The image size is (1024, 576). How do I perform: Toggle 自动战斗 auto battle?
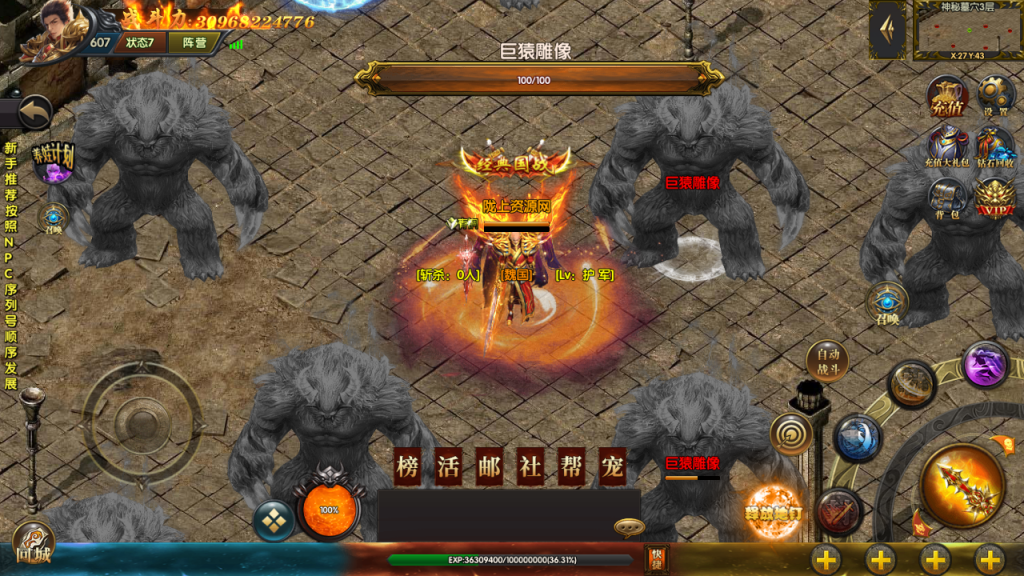pos(827,361)
